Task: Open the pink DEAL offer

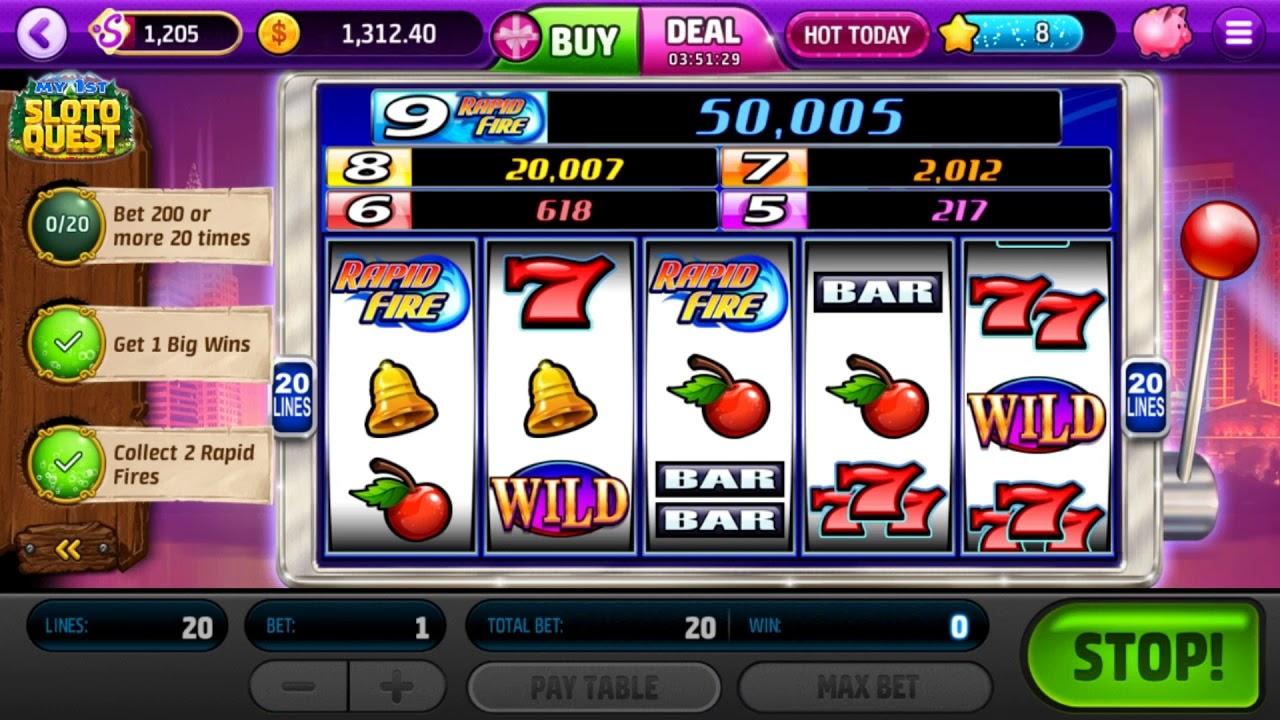Action: pyautogui.click(x=705, y=40)
